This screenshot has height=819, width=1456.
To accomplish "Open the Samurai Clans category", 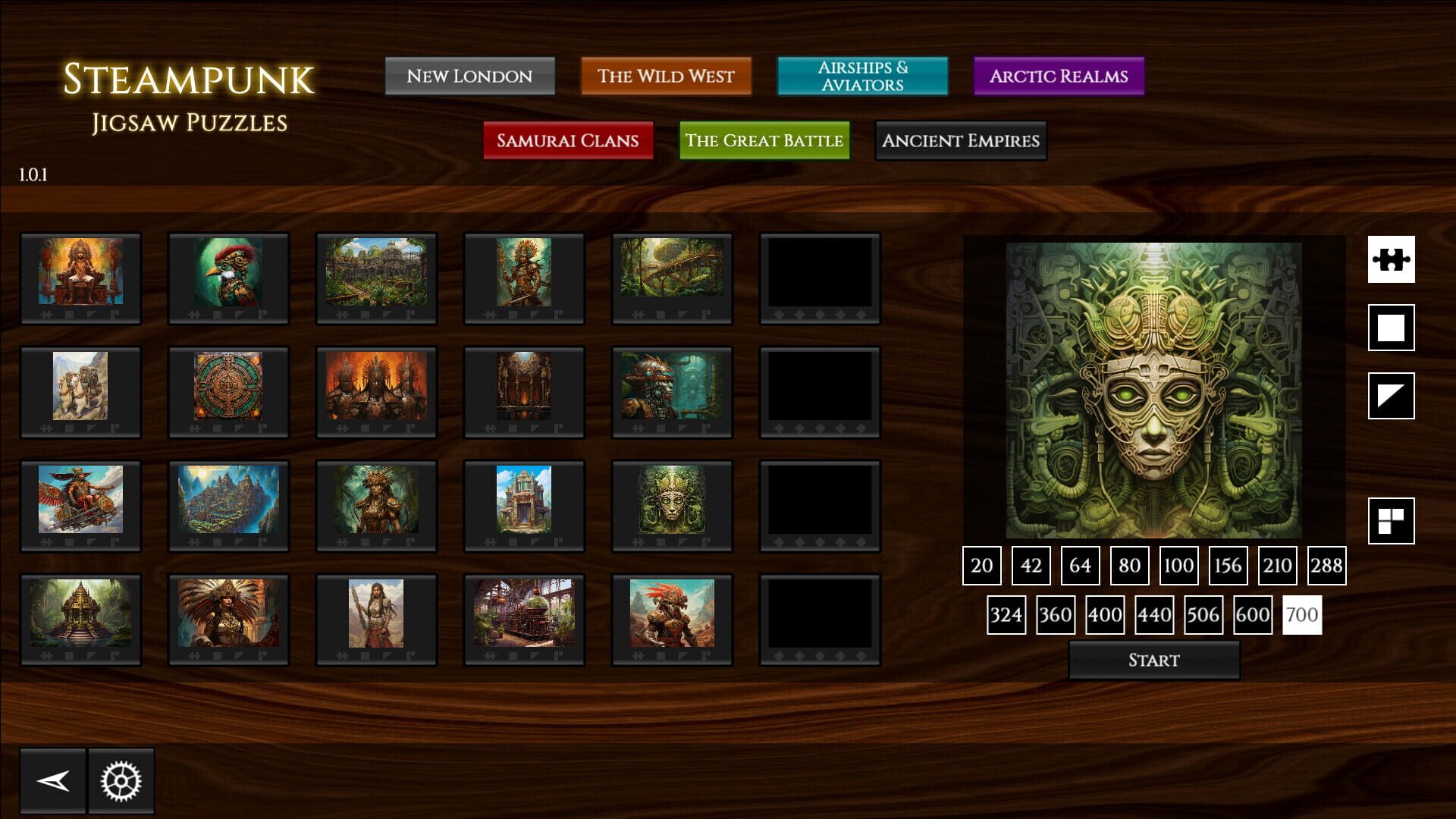I will pyautogui.click(x=568, y=140).
